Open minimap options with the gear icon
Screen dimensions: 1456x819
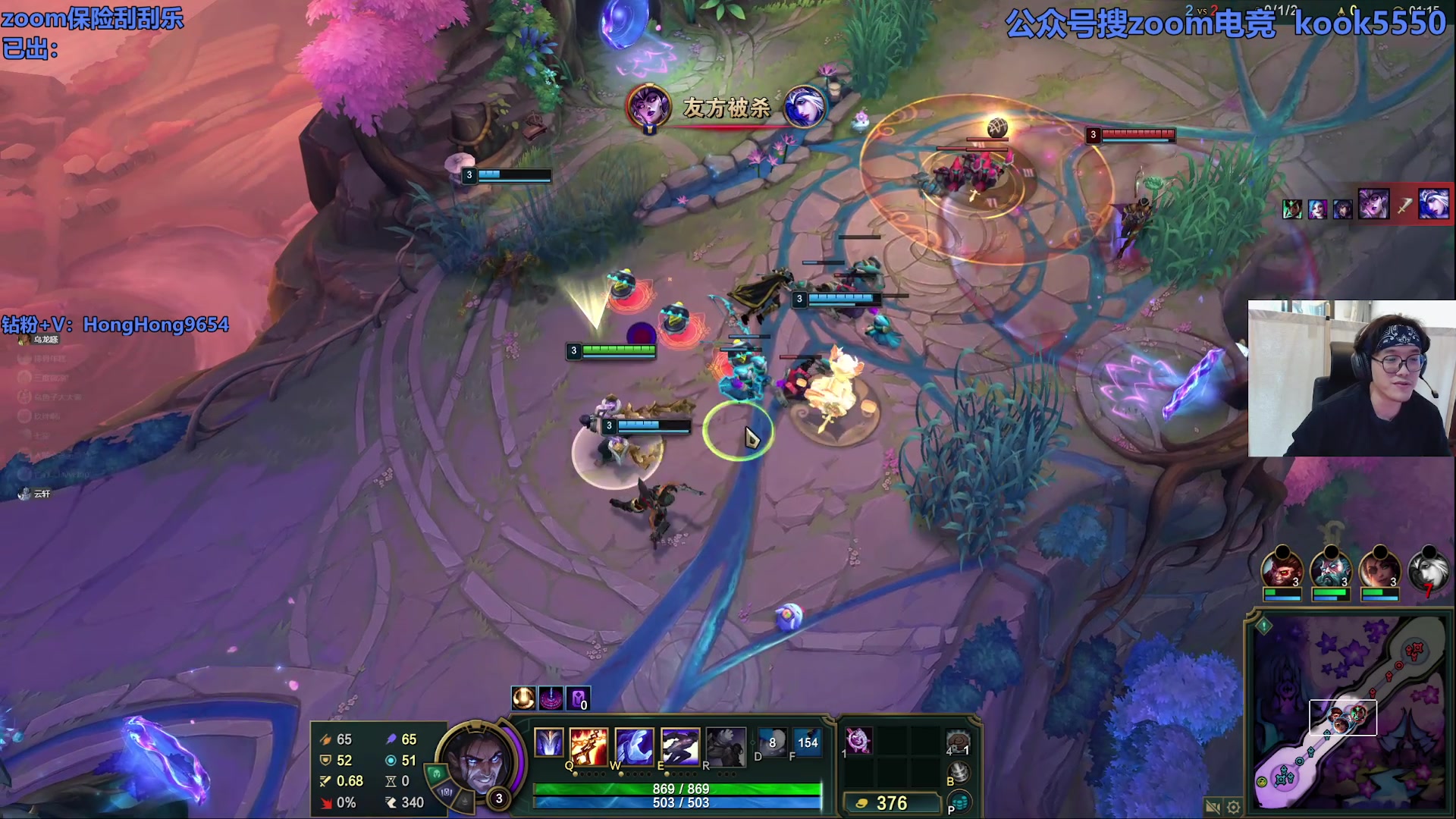[1234, 807]
